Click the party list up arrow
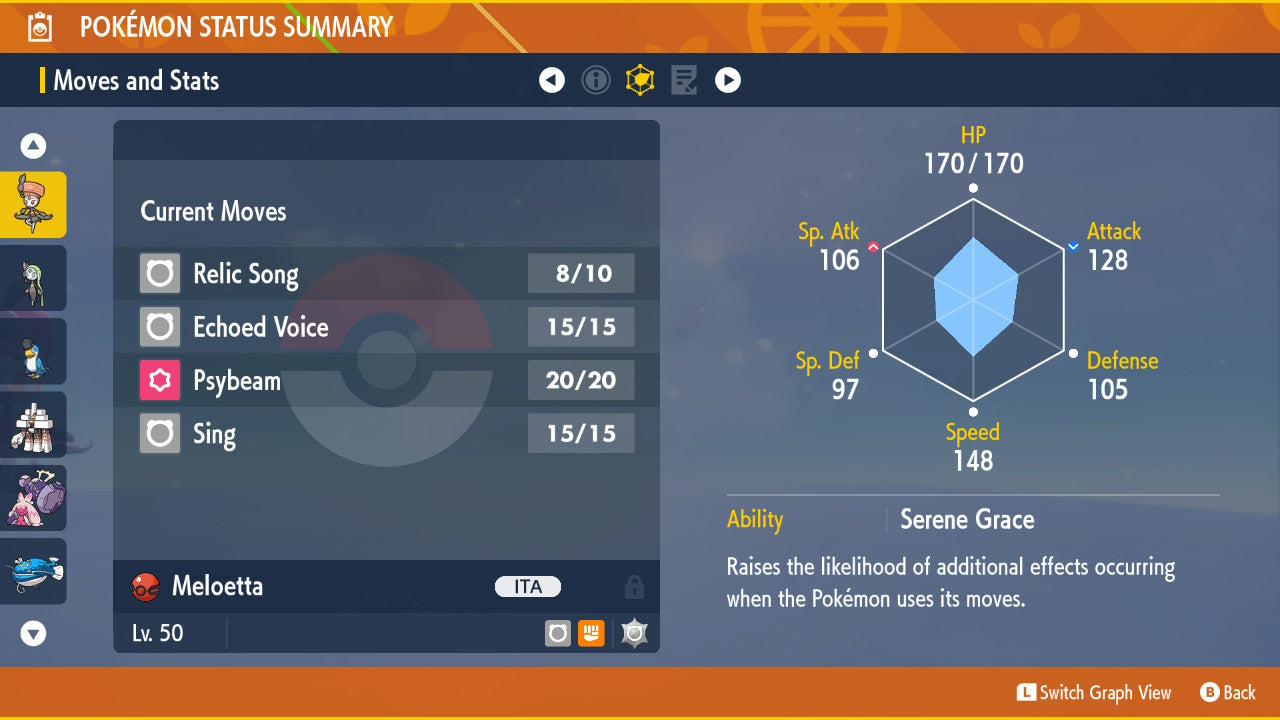 pos(34,147)
